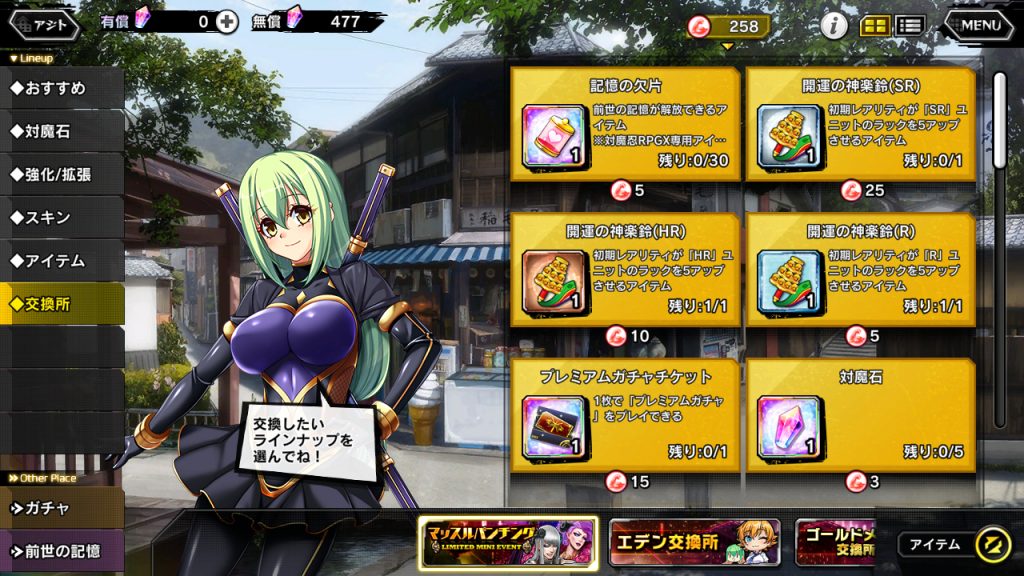Show the info icon details
Screen dimensions: 1024x576
pyautogui.click(x=834, y=26)
